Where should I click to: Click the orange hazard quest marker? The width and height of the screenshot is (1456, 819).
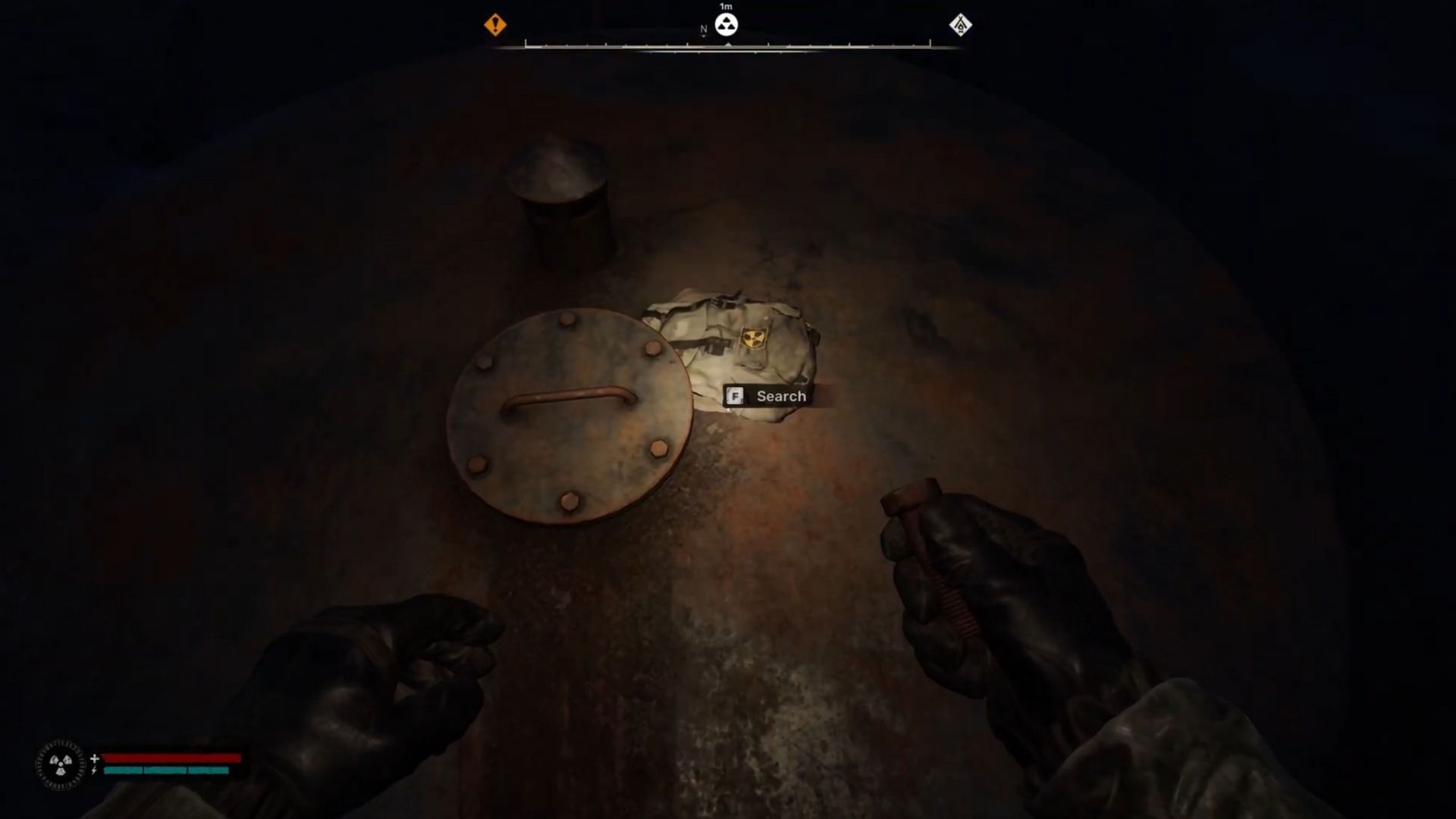[497, 25]
